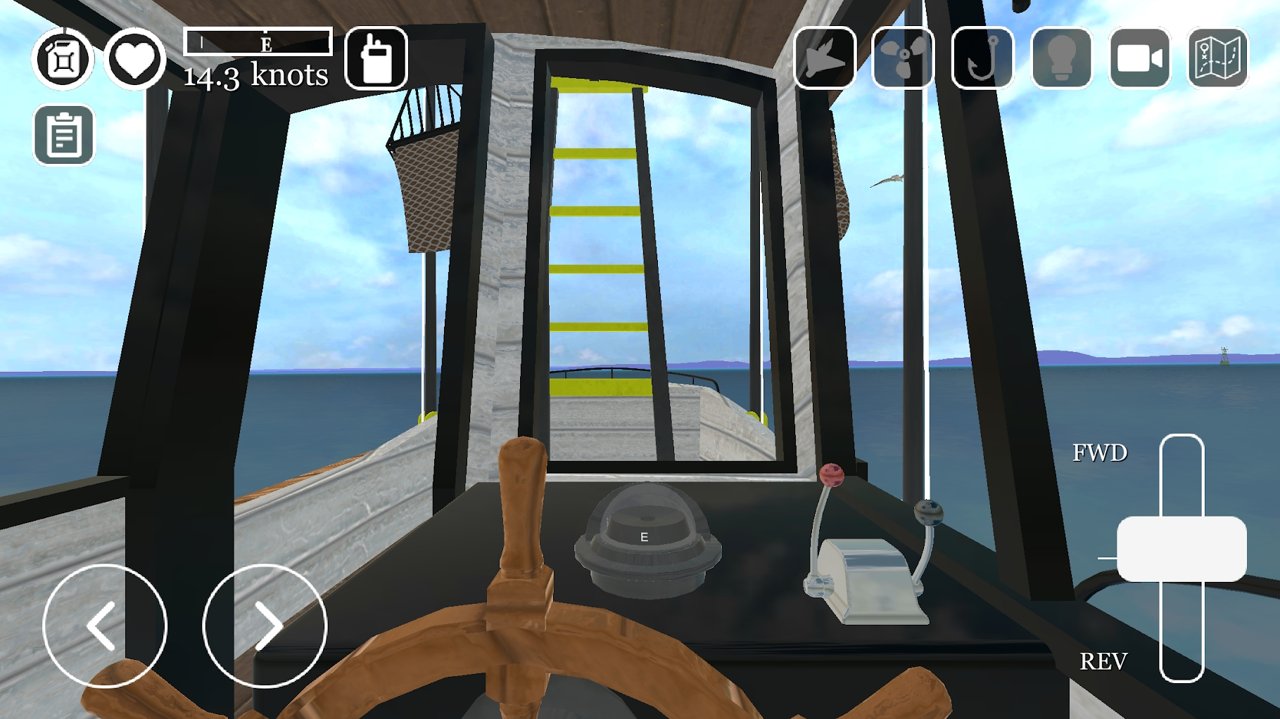Steer right with the right arrow button
The width and height of the screenshot is (1280, 719).
tap(265, 626)
